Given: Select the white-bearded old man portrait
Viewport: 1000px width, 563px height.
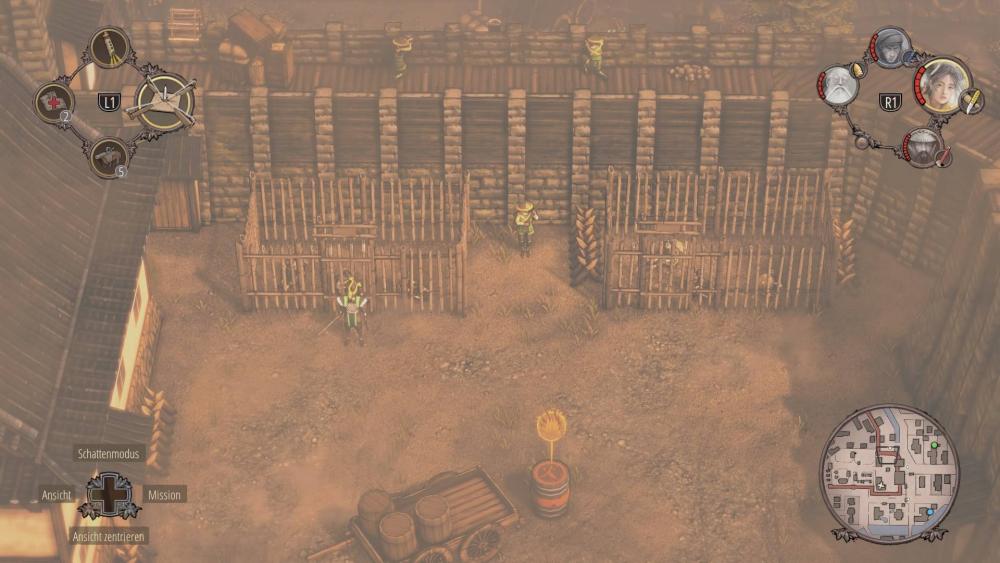Looking at the screenshot, I should (x=839, y=86).
